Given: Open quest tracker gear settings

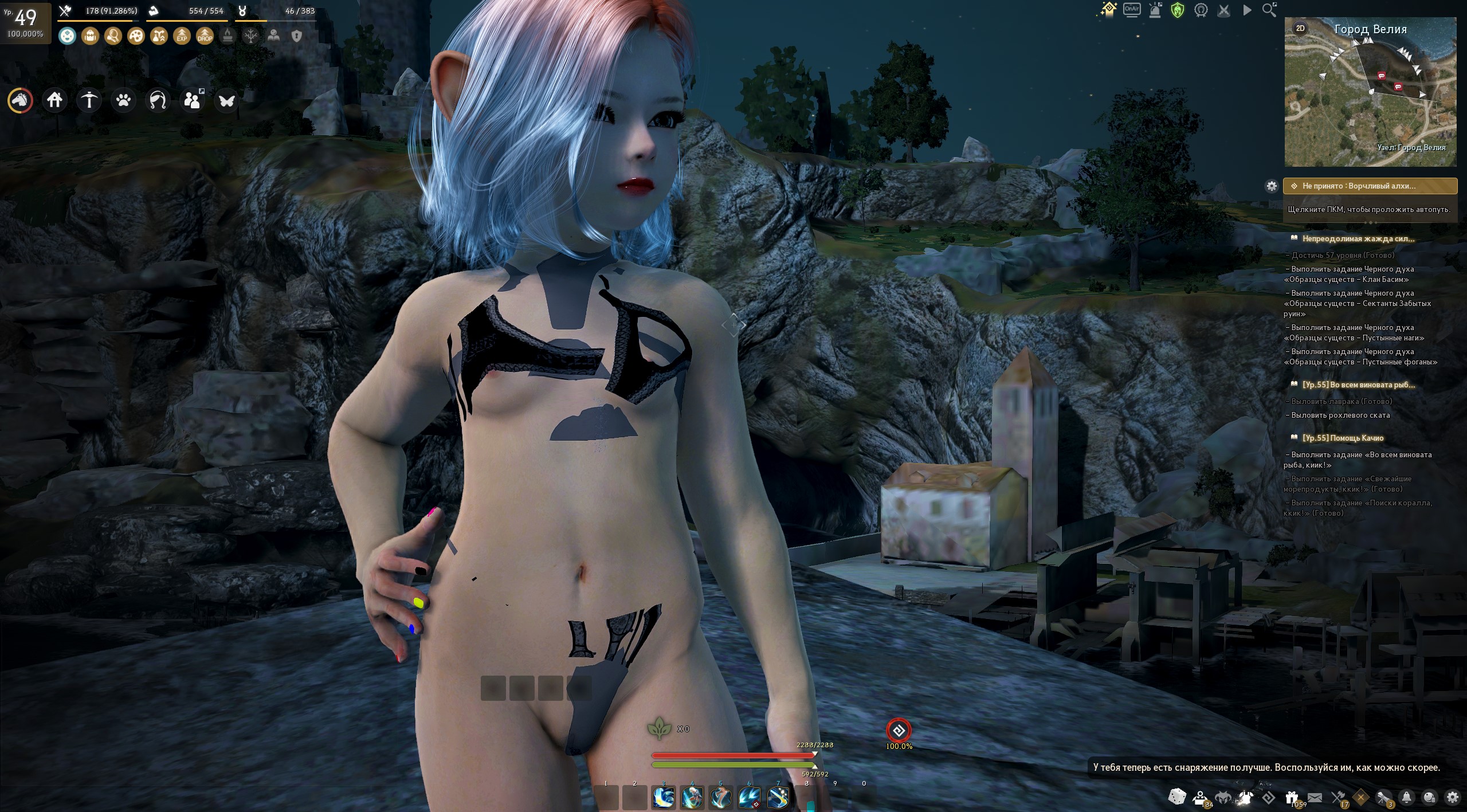Looking at the screenshot, I should 1272,186.
